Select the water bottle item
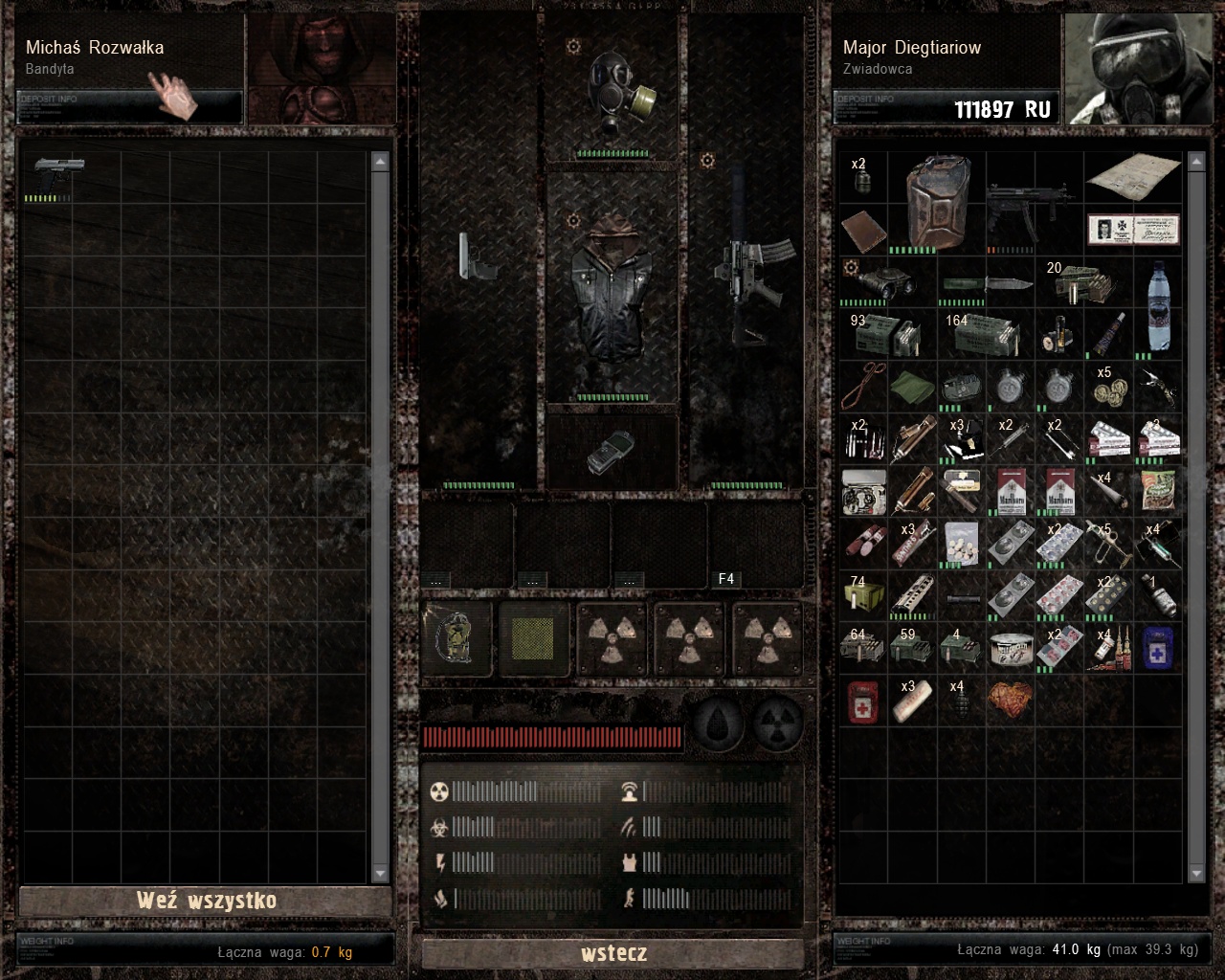This screenshot has height=980, width=1225. (x=1159, y=304)
